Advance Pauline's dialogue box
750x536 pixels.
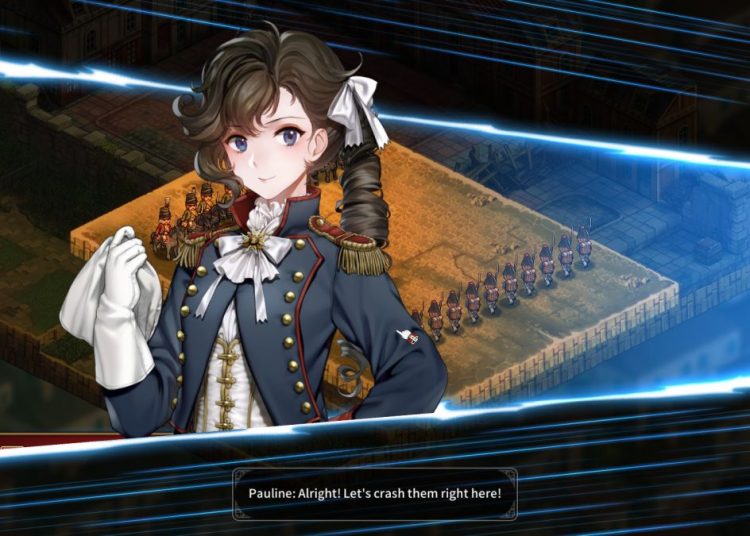point(375,494)
